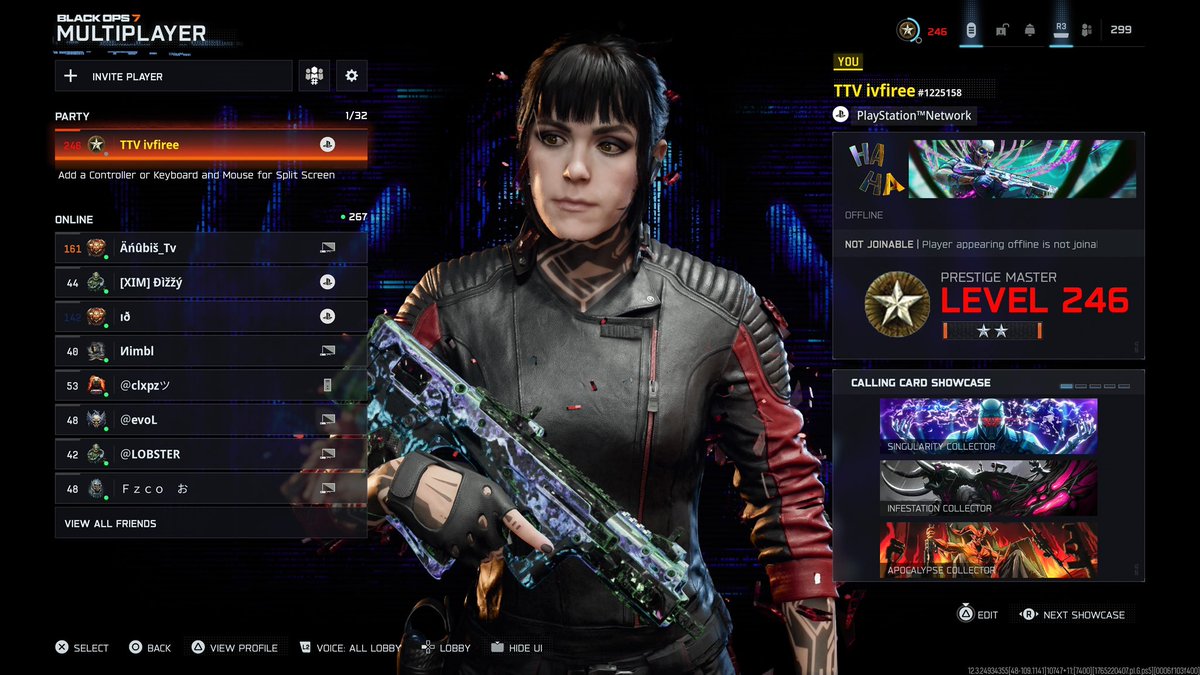The width and height of the screenshot is (1200, 675).
Task: Choose the Apocalypse Collector calling card
Action: 988,550
